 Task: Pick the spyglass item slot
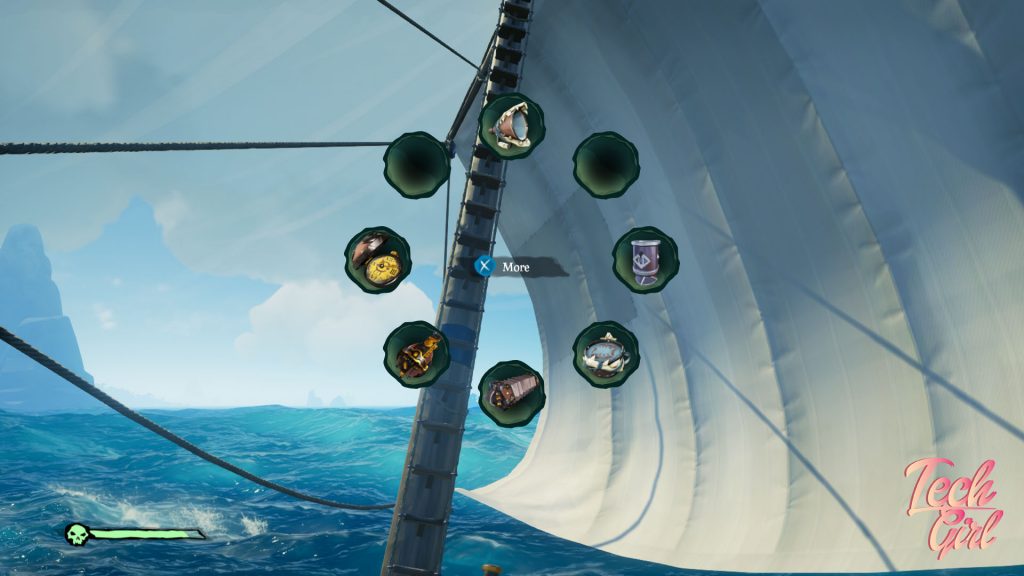click(x=512, y=393)
